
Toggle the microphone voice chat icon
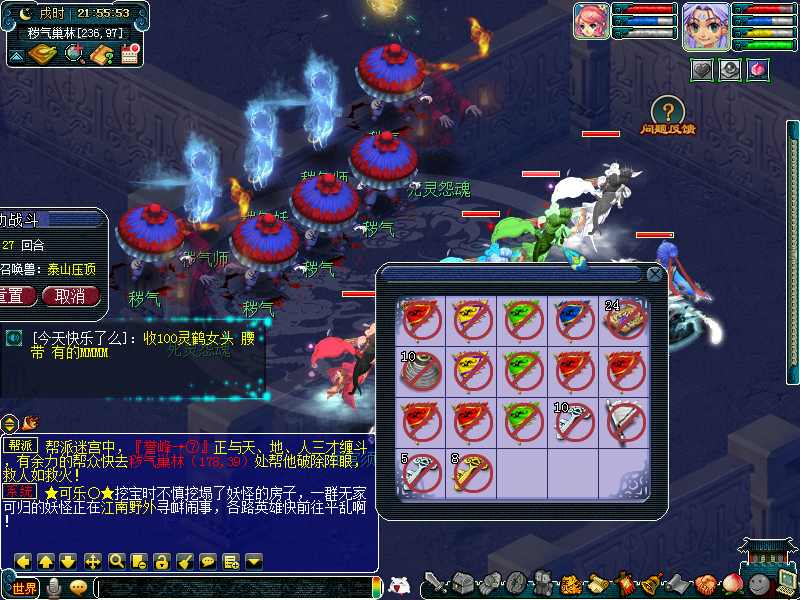pos(53,587)
